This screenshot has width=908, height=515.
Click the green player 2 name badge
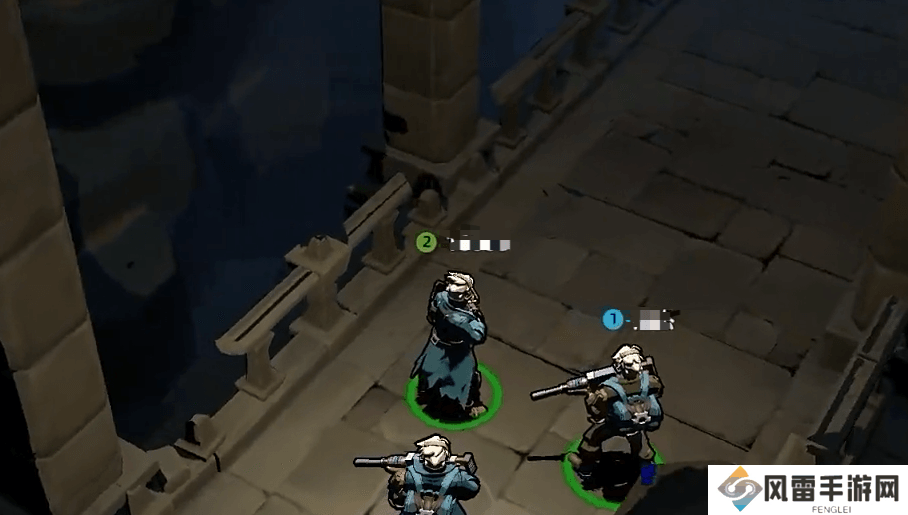click(x=427, y=241)
